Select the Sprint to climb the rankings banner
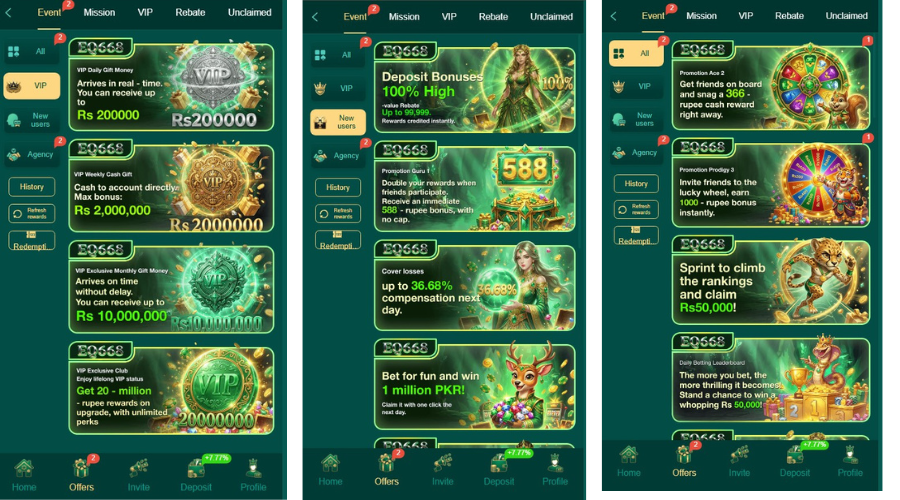The height and width of the screenshot is (500, 900). pos(770,280)
